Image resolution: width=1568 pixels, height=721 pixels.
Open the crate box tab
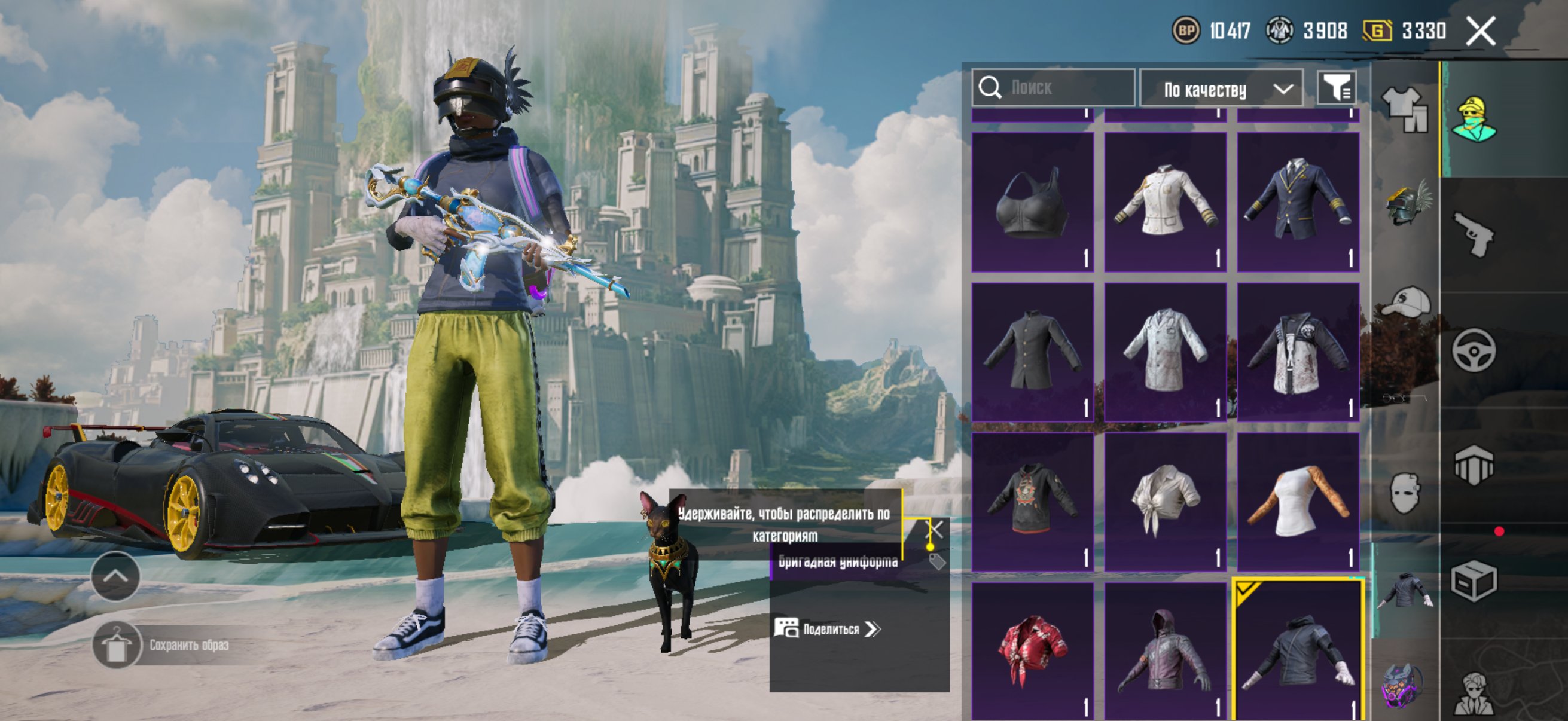pos(1473,581)
